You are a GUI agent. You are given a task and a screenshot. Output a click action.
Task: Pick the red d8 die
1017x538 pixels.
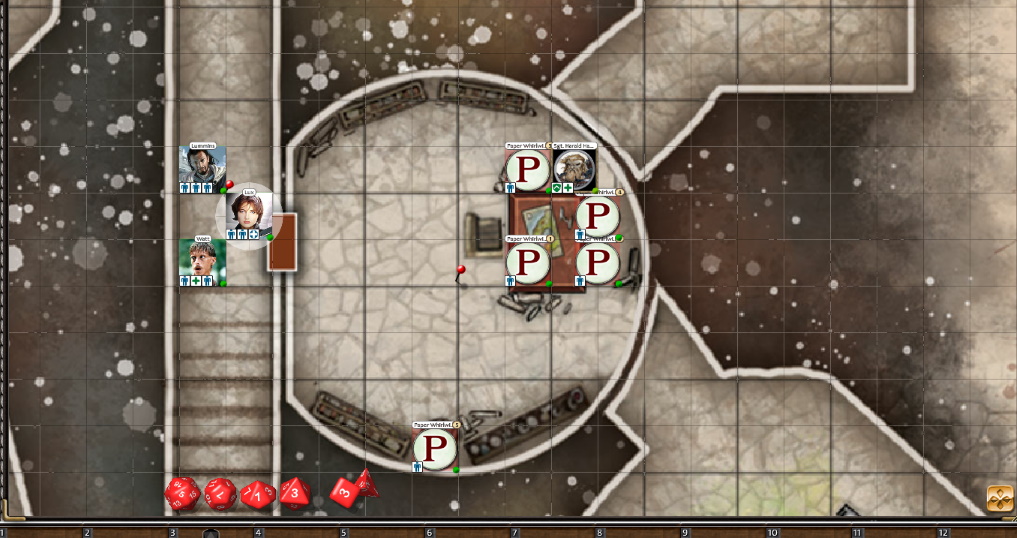tap(295, 492)
